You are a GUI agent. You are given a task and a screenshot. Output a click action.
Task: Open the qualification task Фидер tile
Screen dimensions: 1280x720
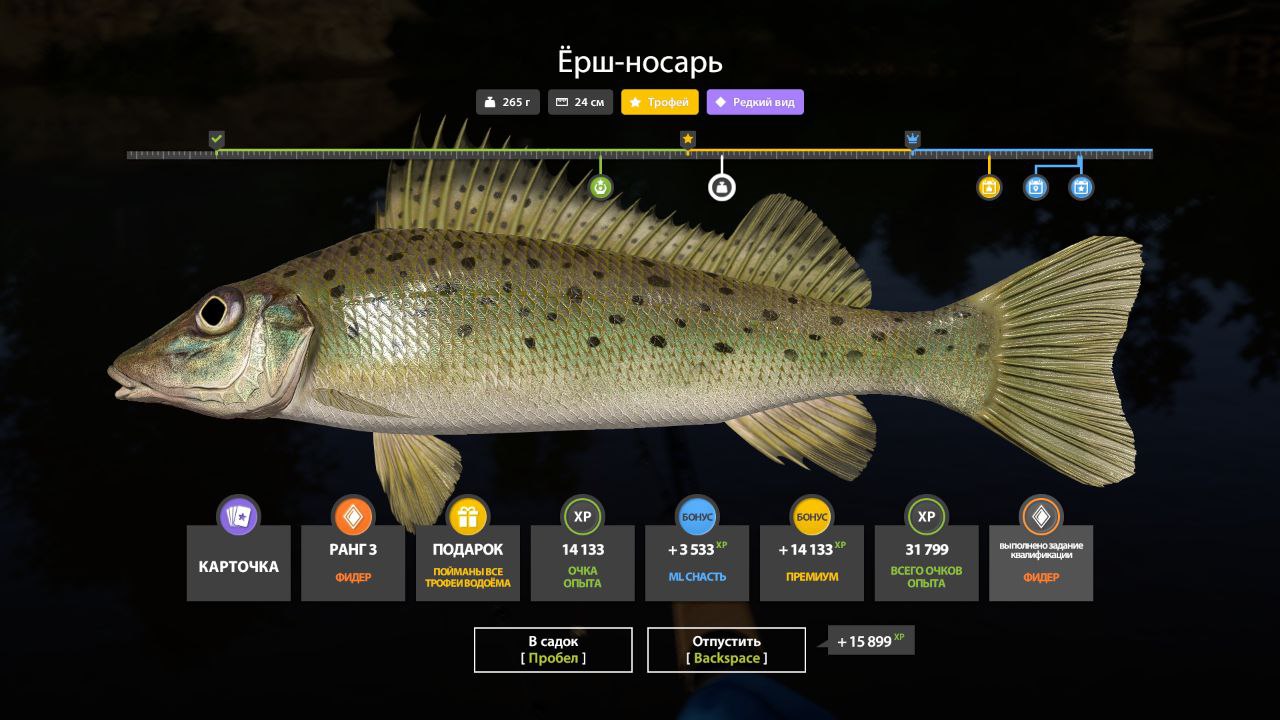coord(1041,564)
